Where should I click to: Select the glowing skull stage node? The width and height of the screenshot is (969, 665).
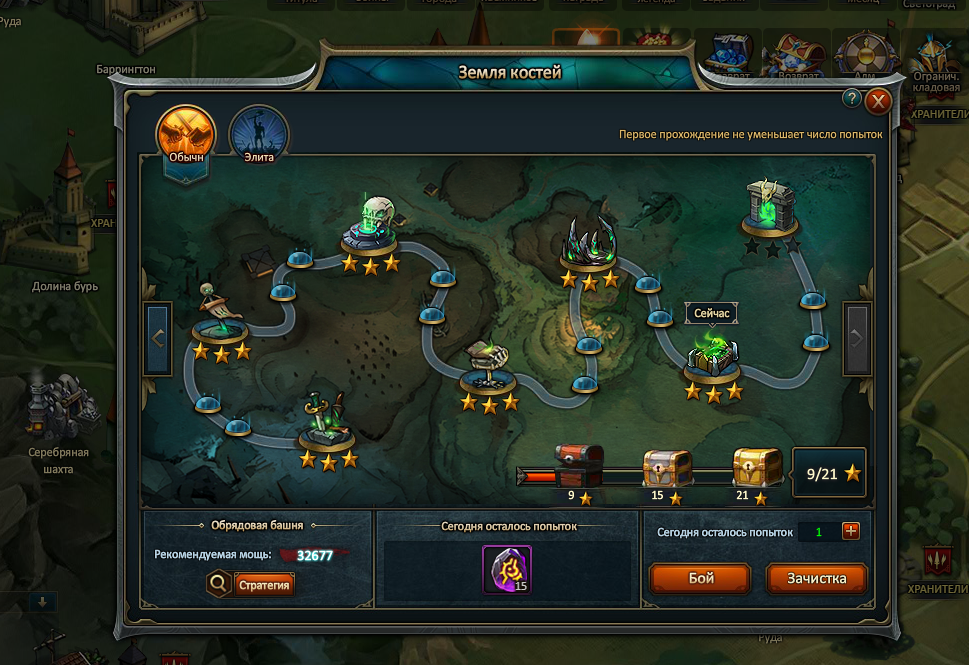pyautogui.click(x=369, y=226)
